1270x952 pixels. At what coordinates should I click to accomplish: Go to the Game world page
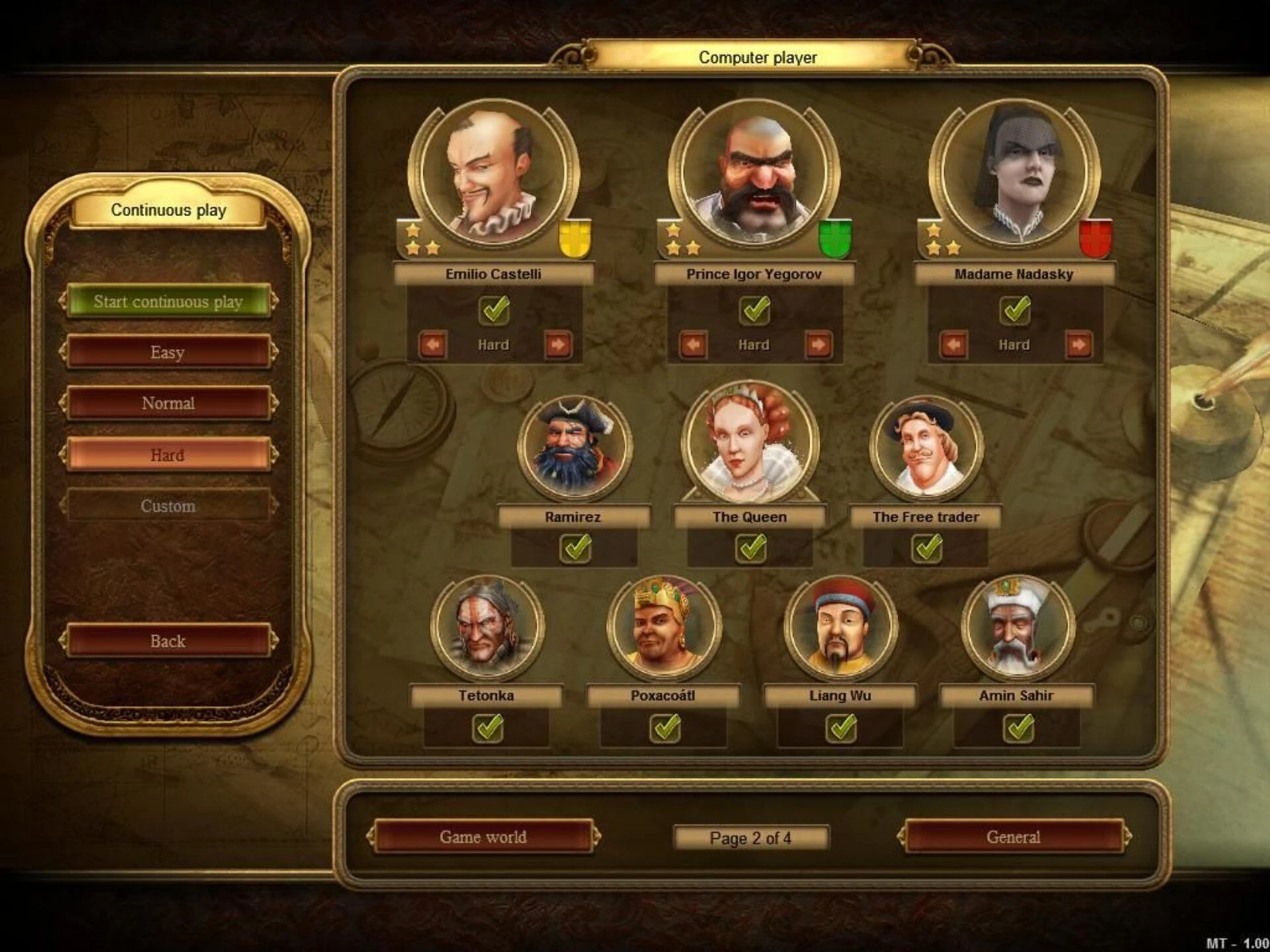[483, 837]
